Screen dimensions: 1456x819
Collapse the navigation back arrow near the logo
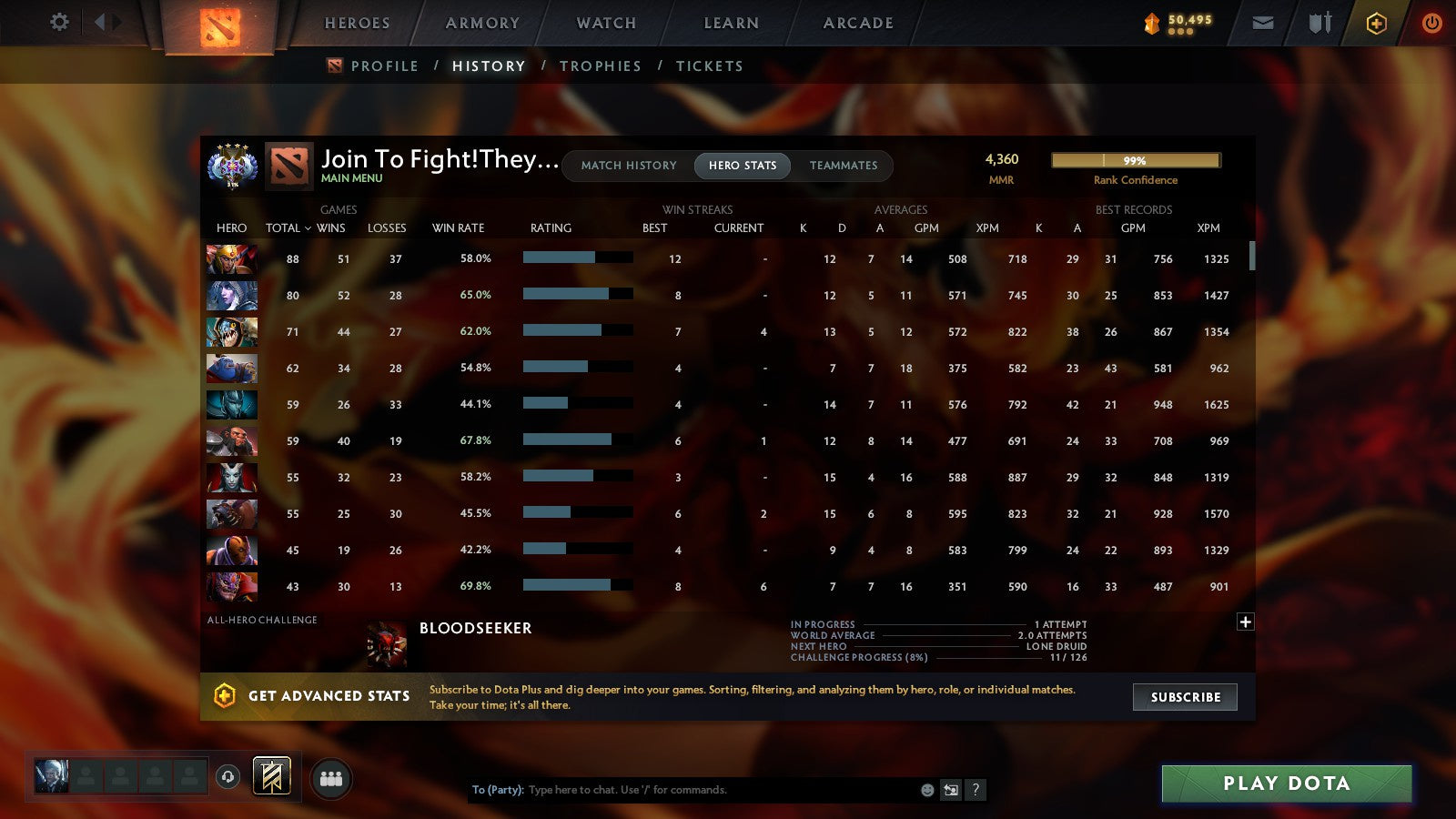98,23
